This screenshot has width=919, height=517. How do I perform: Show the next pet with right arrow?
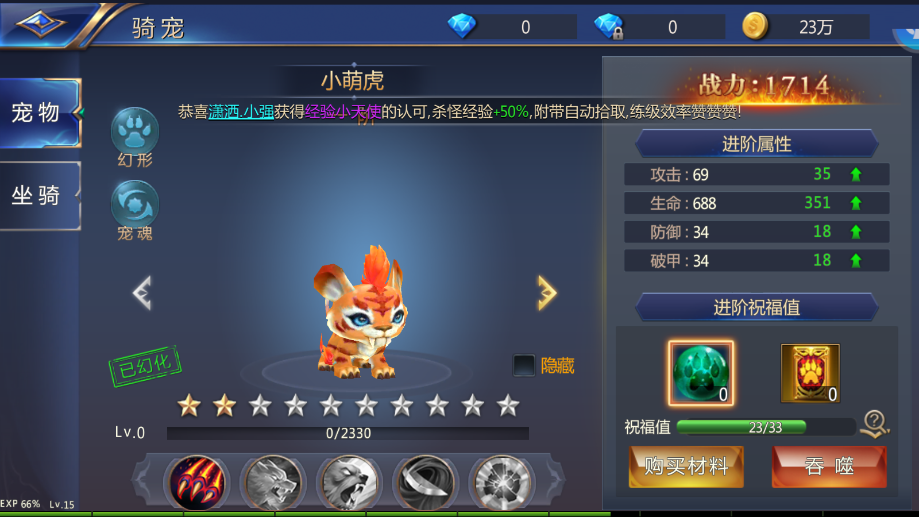546,292
